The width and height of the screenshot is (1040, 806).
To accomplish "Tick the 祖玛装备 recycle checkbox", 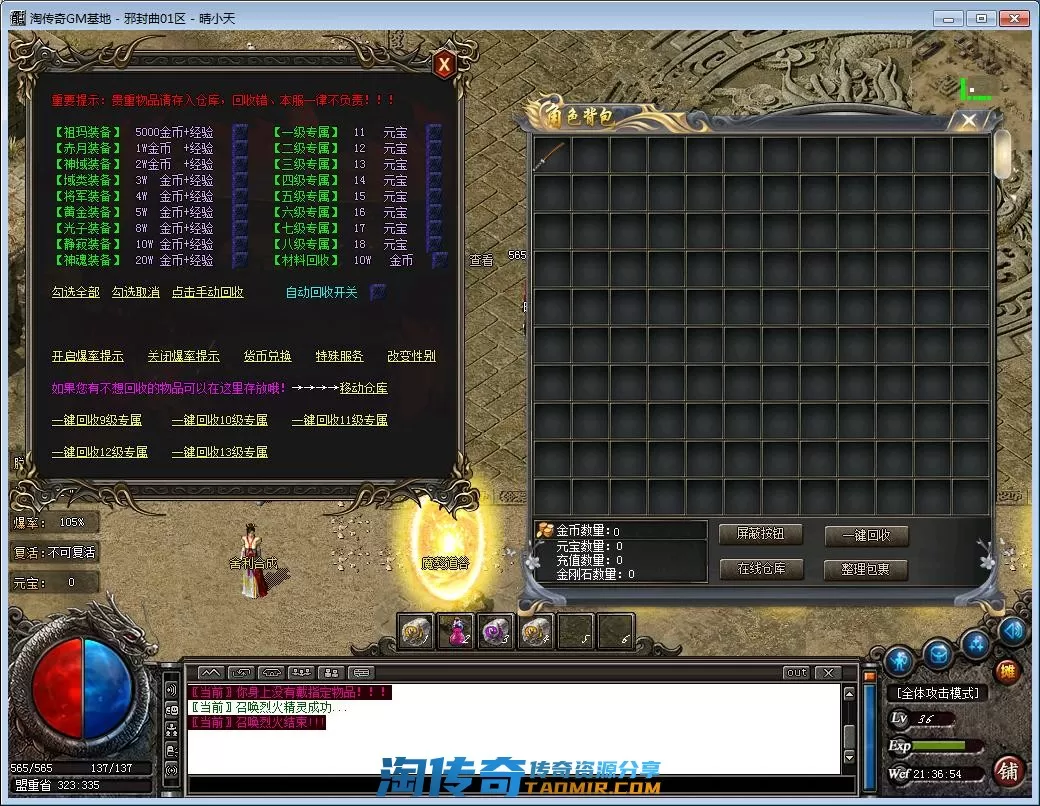I will pyautogui.click(x=240, y=132).
